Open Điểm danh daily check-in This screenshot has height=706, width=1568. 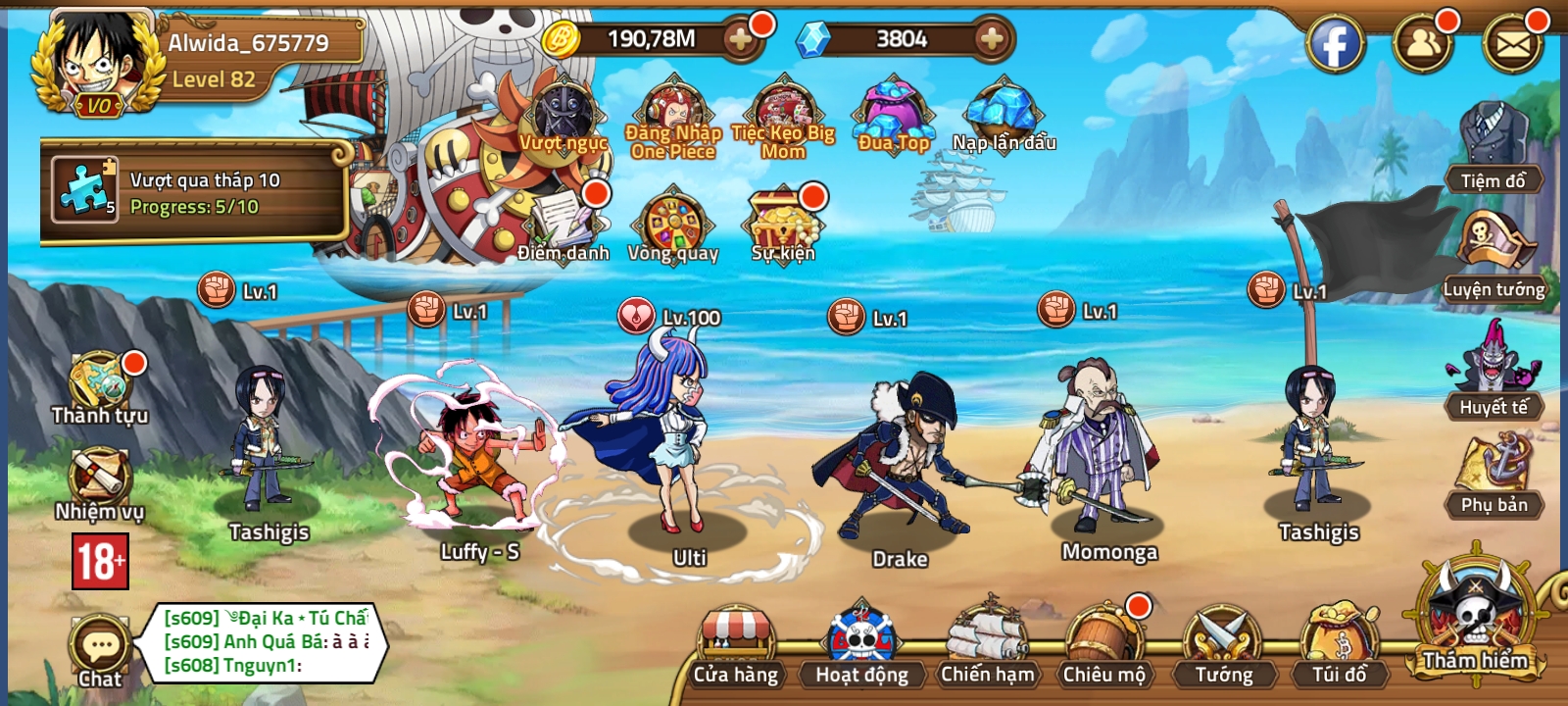562,221
